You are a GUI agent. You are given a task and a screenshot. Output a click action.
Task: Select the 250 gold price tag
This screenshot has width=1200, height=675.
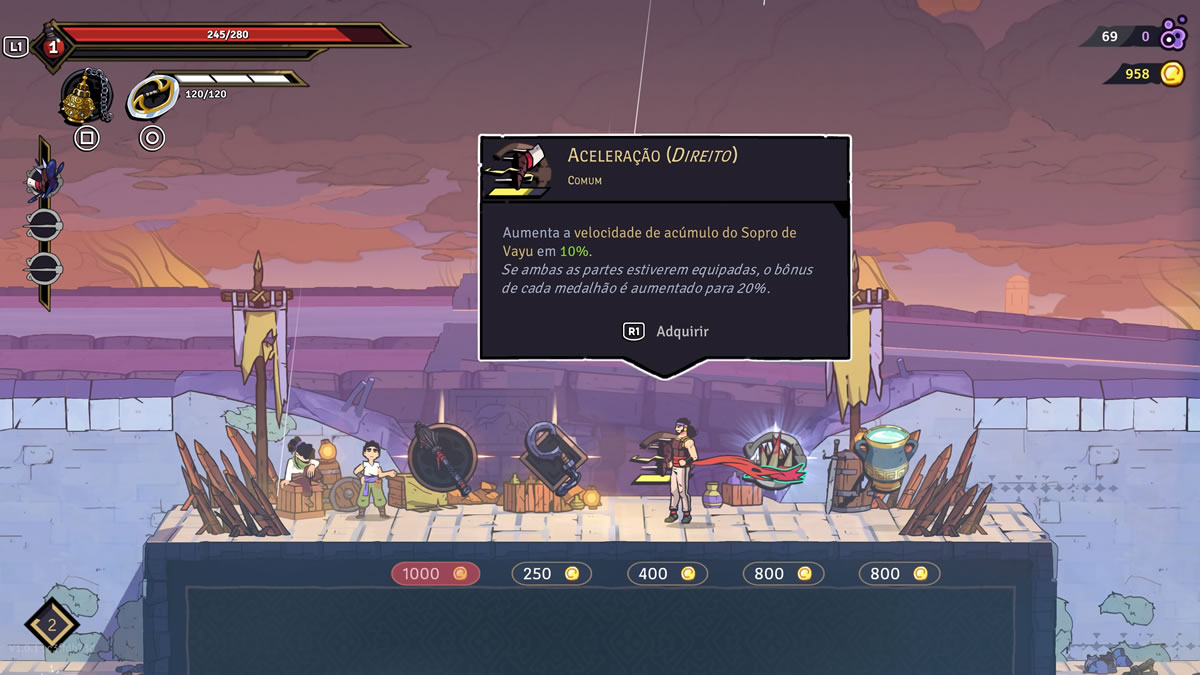click(x=551, y=573)
